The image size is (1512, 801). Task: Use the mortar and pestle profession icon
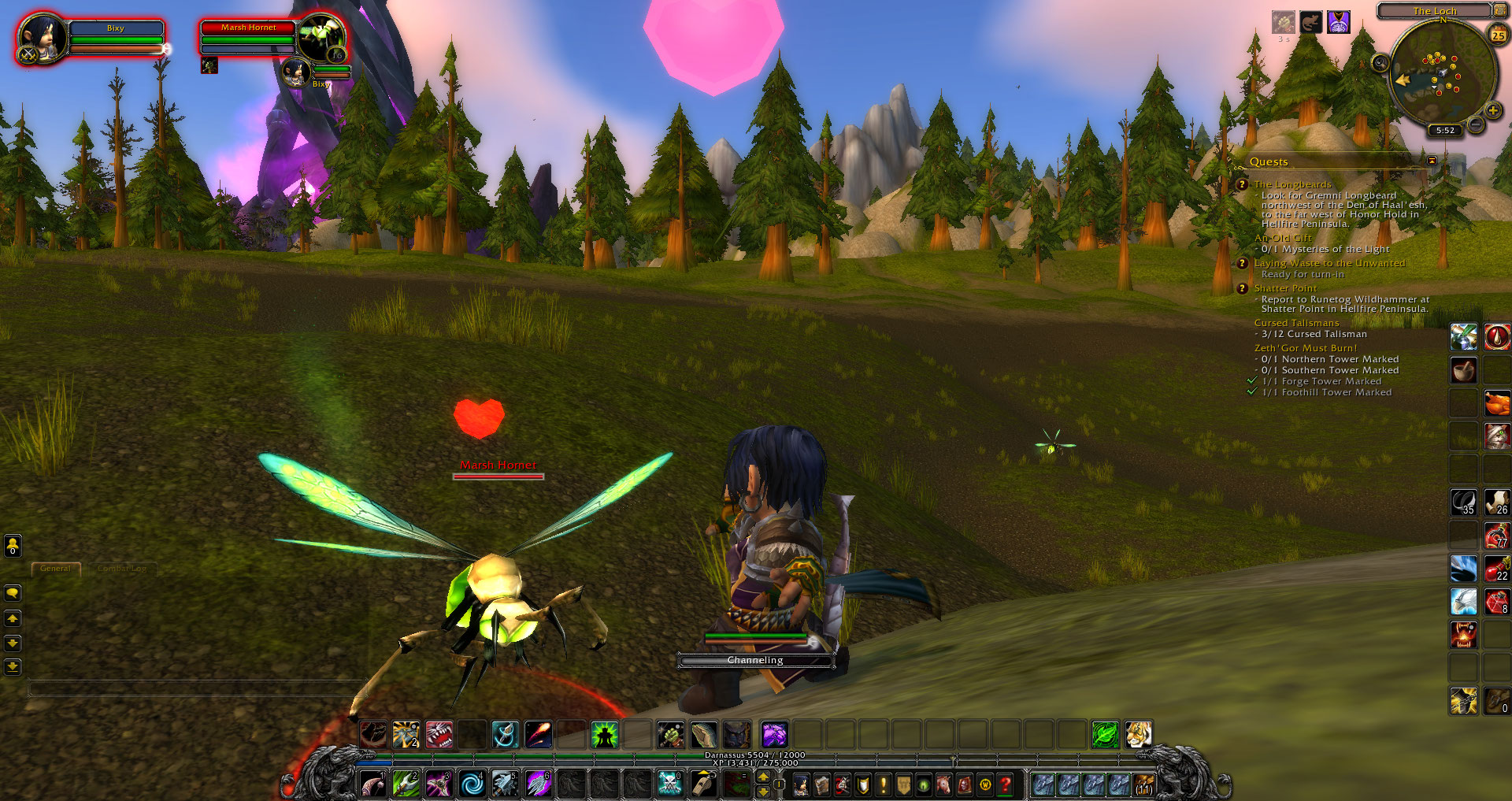[x=1463, y=370]
